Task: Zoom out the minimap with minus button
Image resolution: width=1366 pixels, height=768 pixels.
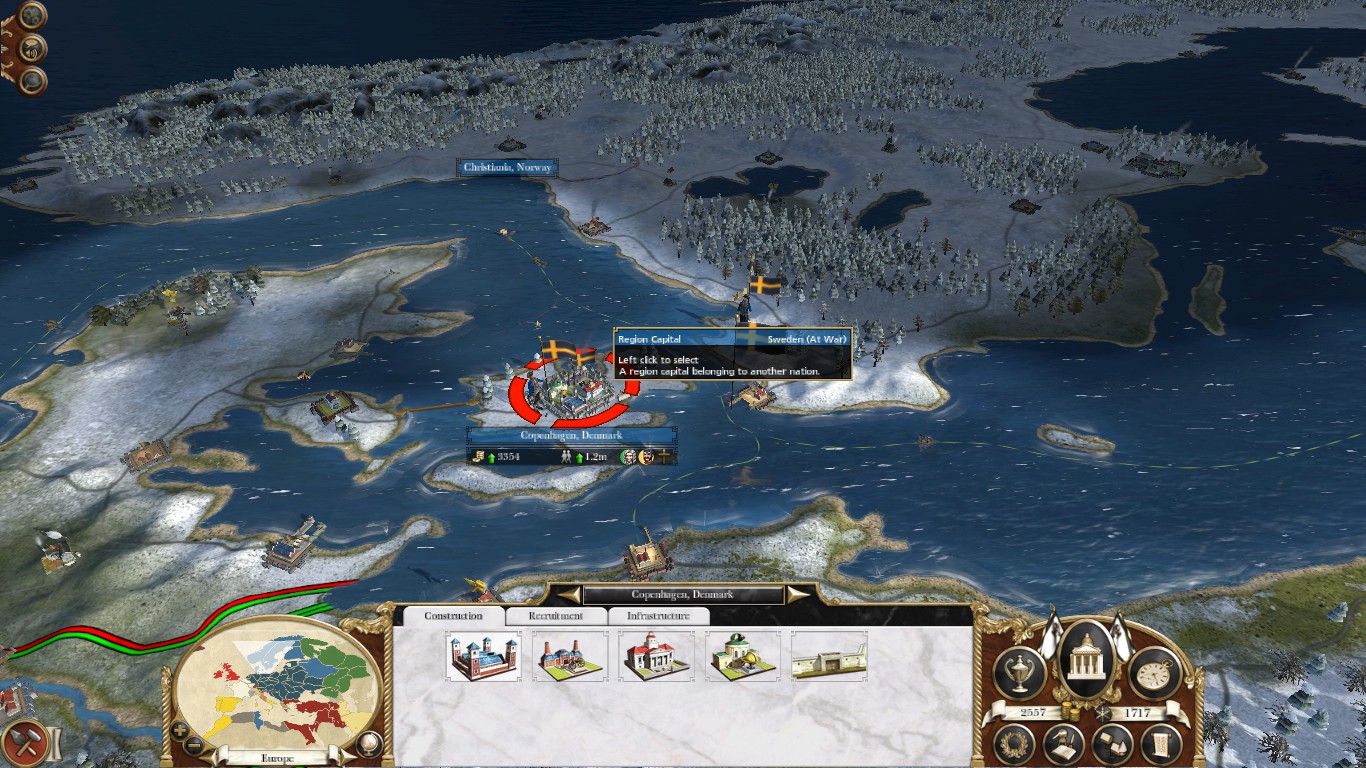Action: tap(195, 745)
